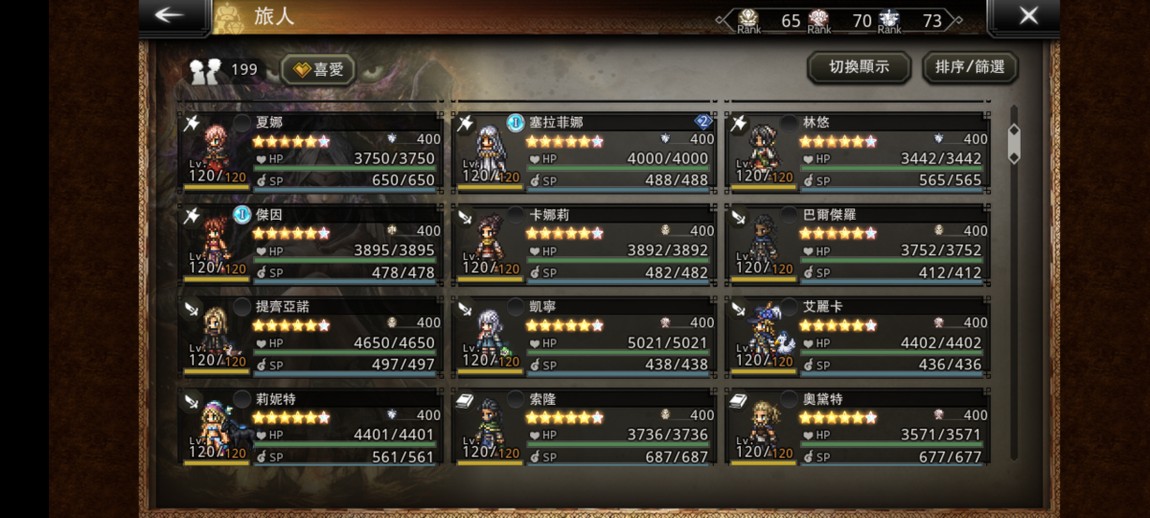
Task: Select traveler 凱寧
Action: coord(584,335)
